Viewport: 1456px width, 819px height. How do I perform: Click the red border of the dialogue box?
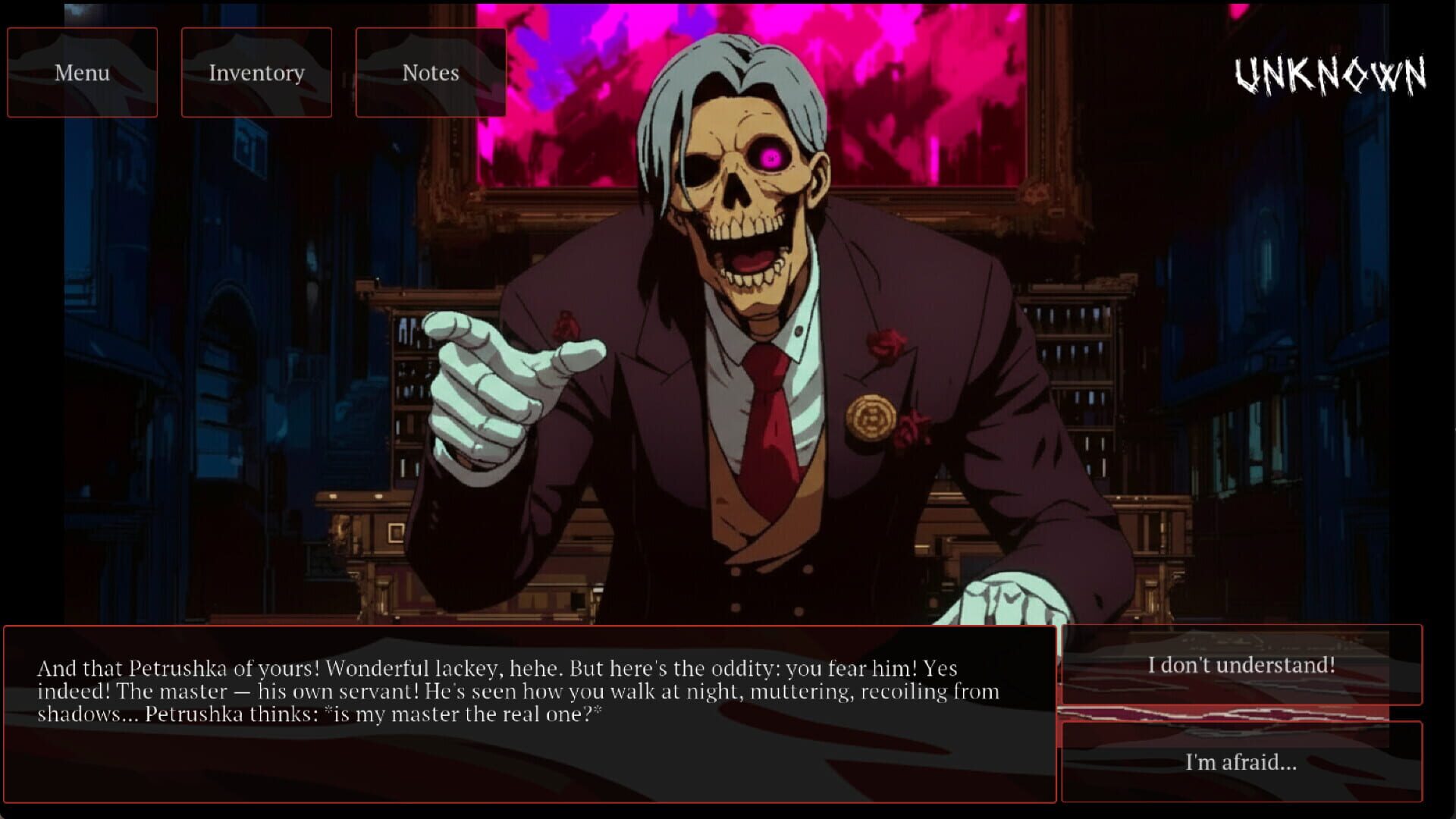[x=529, y=627]
